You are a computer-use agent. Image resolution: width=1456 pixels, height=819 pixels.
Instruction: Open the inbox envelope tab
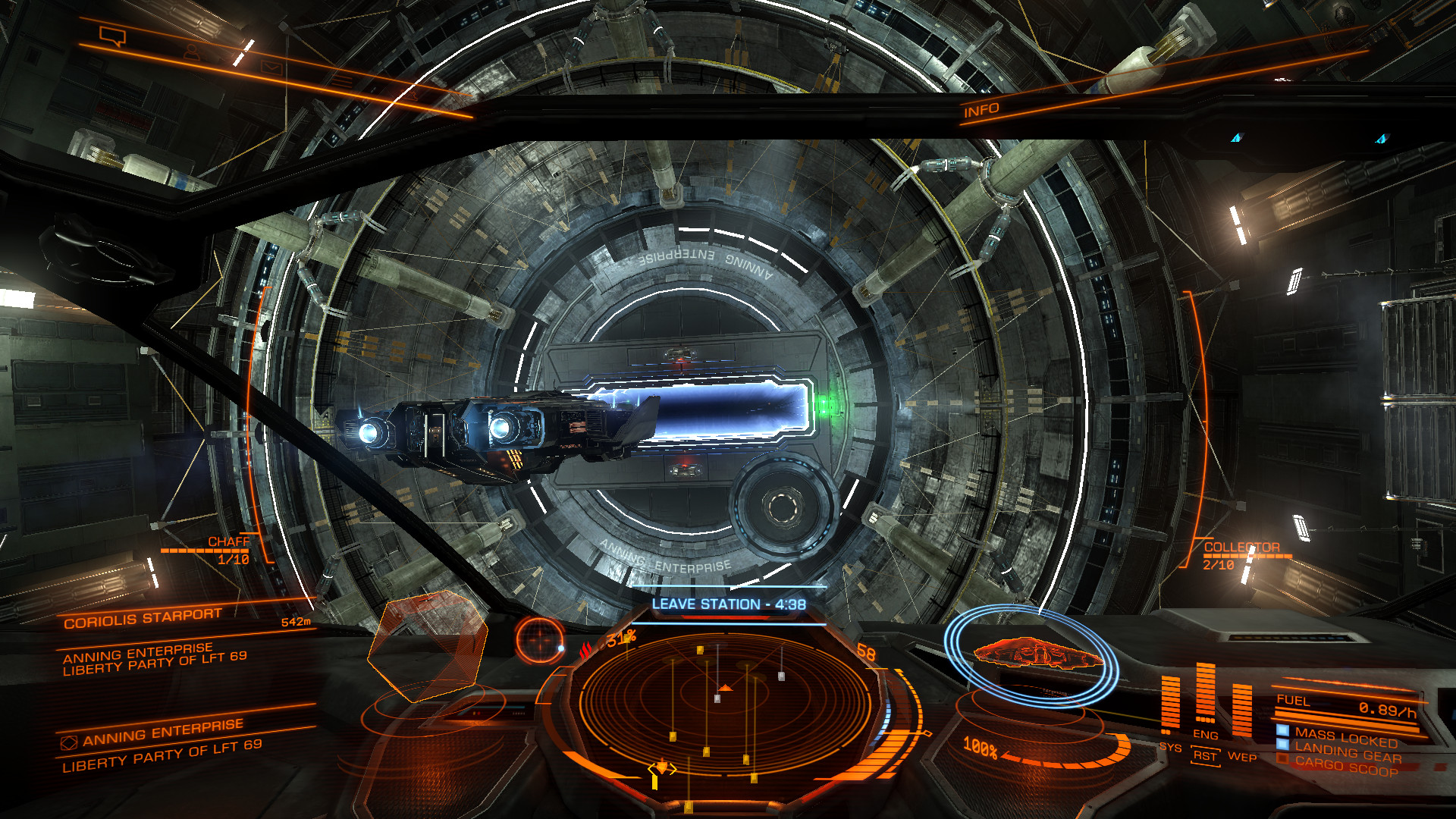[x=271, y=67]
